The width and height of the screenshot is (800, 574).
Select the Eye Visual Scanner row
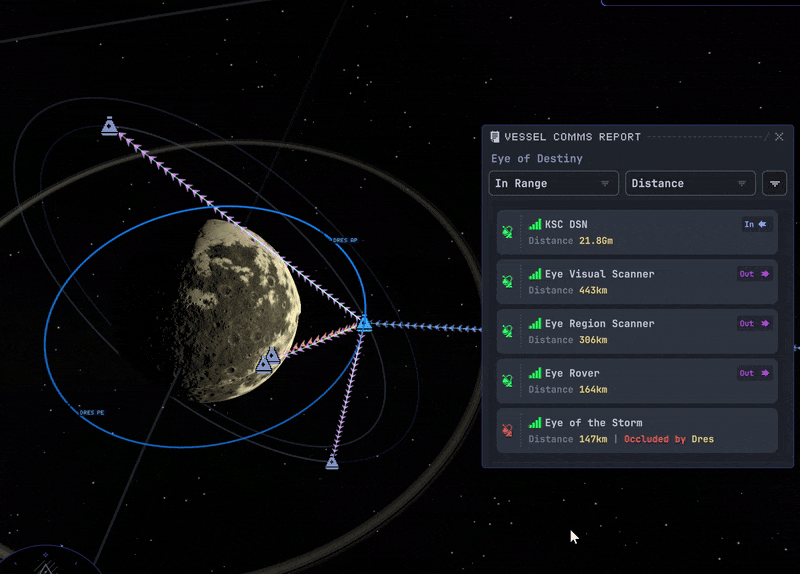click(637, 282)
